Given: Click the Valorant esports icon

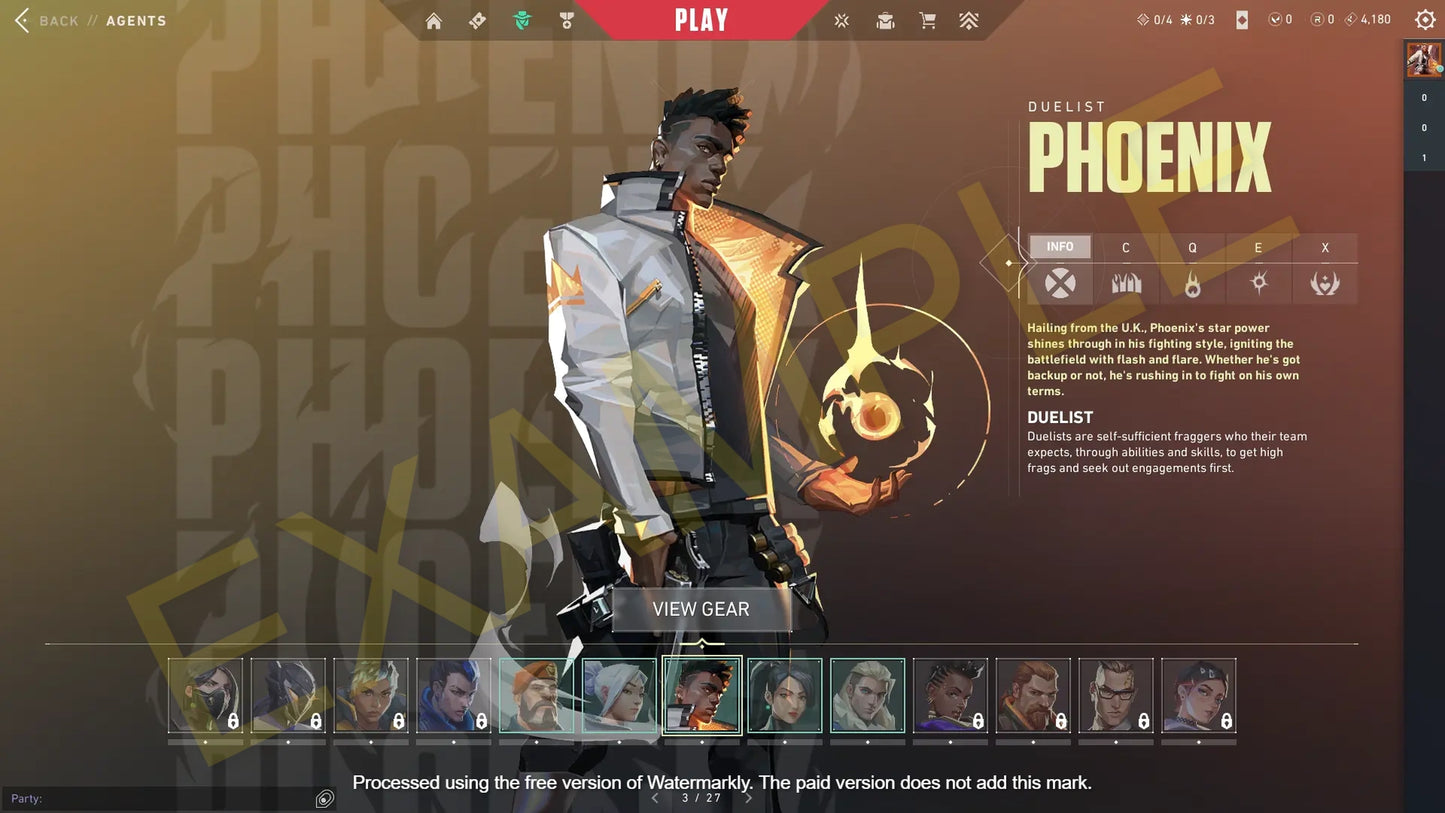Looking at the screenshot, I should point(841,19).
